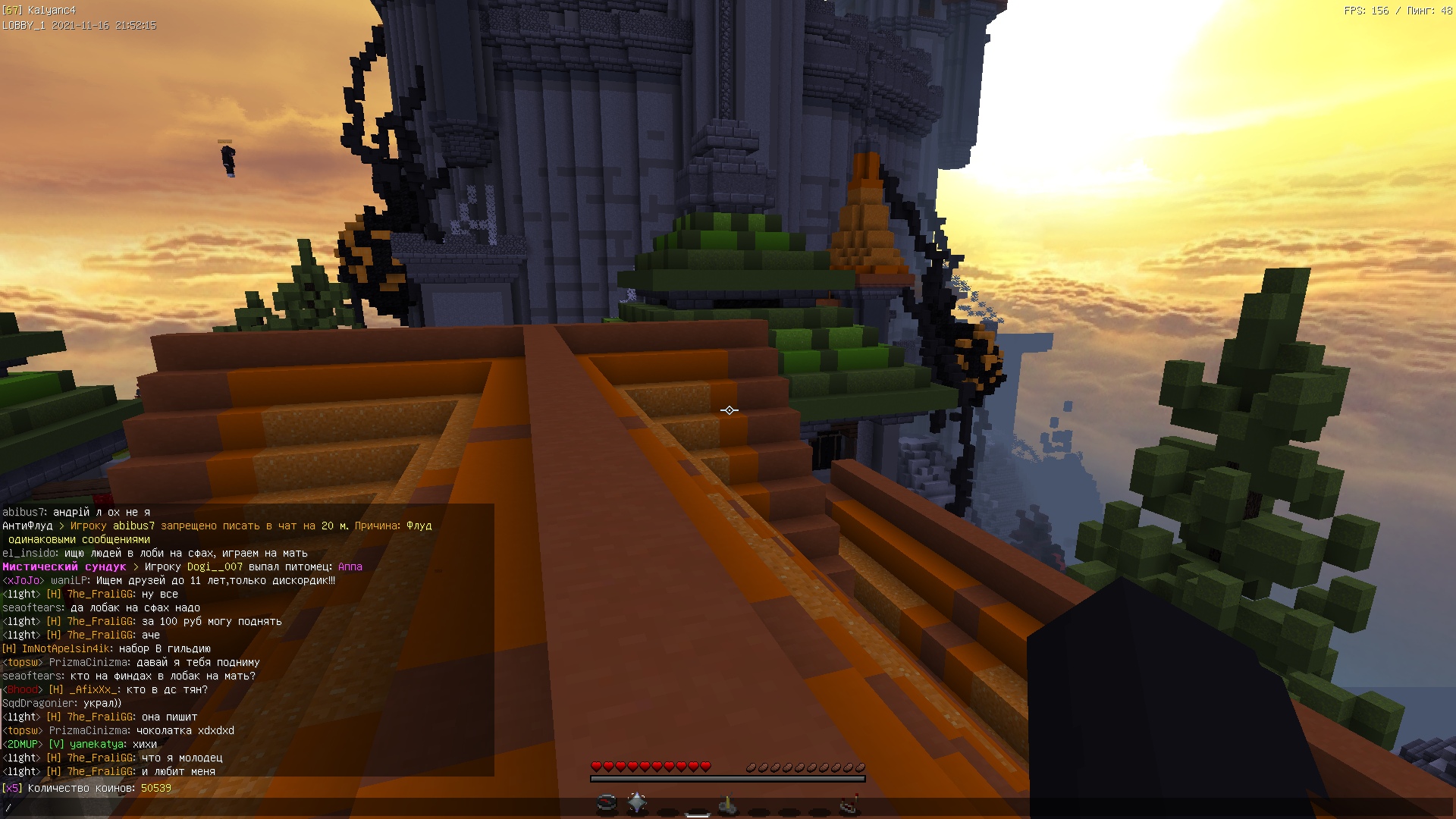Screen dimensions: 1456x819
Task: Select the nether star hotbar slot
Action: [637, 802]
